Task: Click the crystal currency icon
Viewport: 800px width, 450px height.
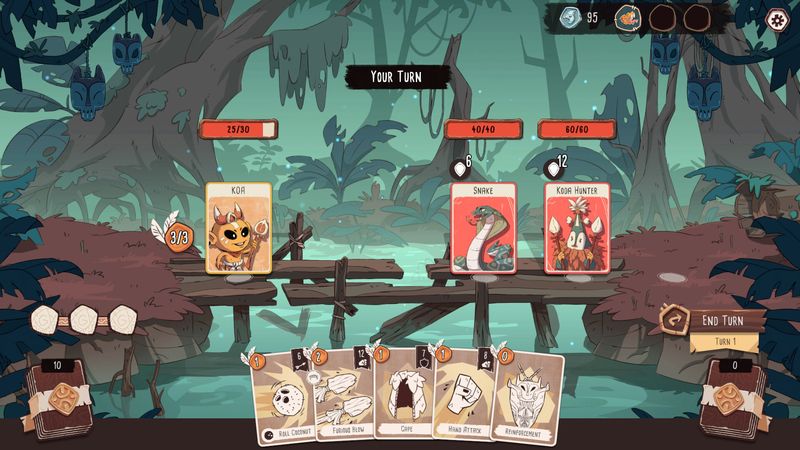Action: [x=568, y=17]
